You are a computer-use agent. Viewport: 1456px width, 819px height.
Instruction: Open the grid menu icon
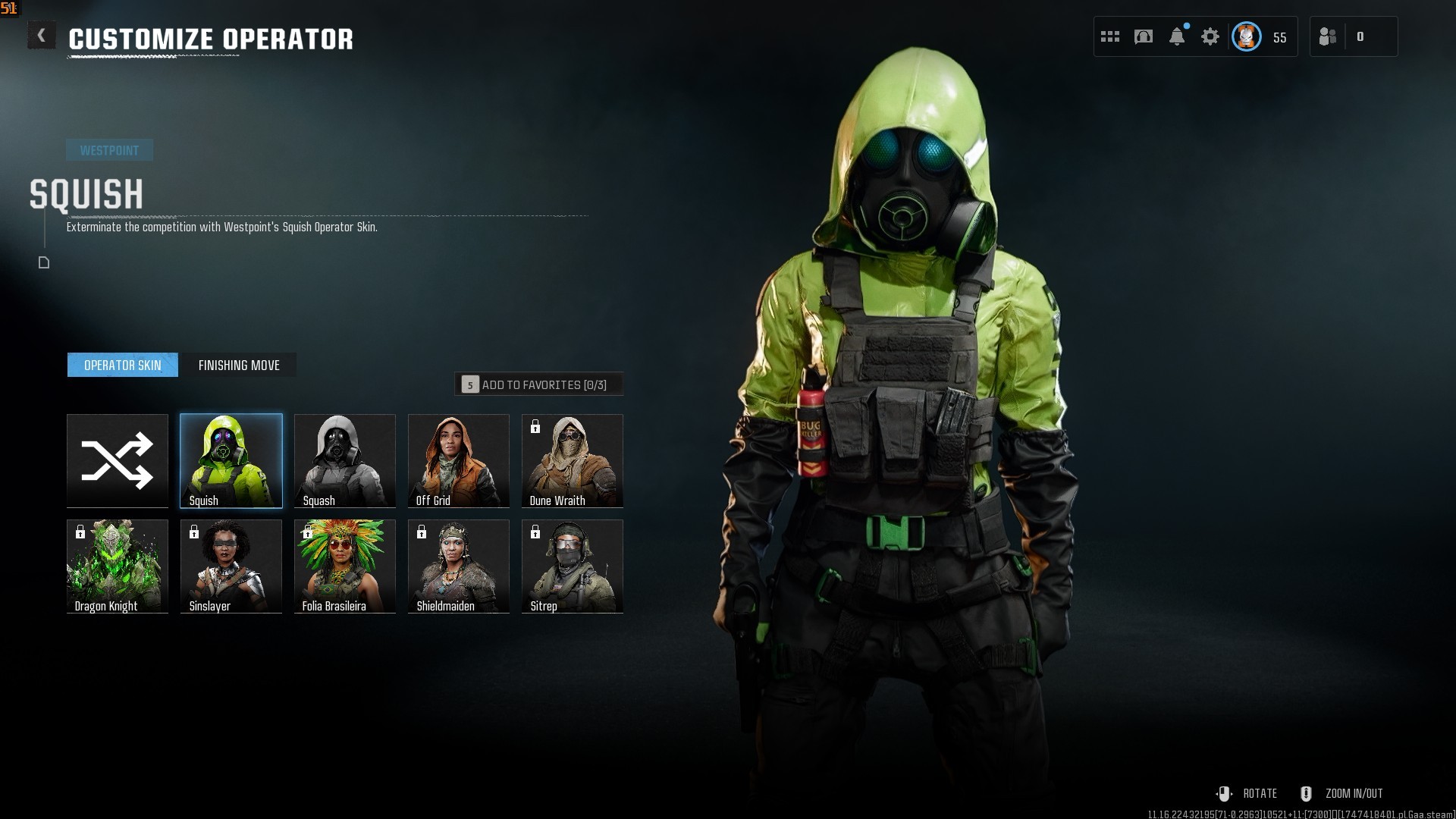coord(1110,36)
